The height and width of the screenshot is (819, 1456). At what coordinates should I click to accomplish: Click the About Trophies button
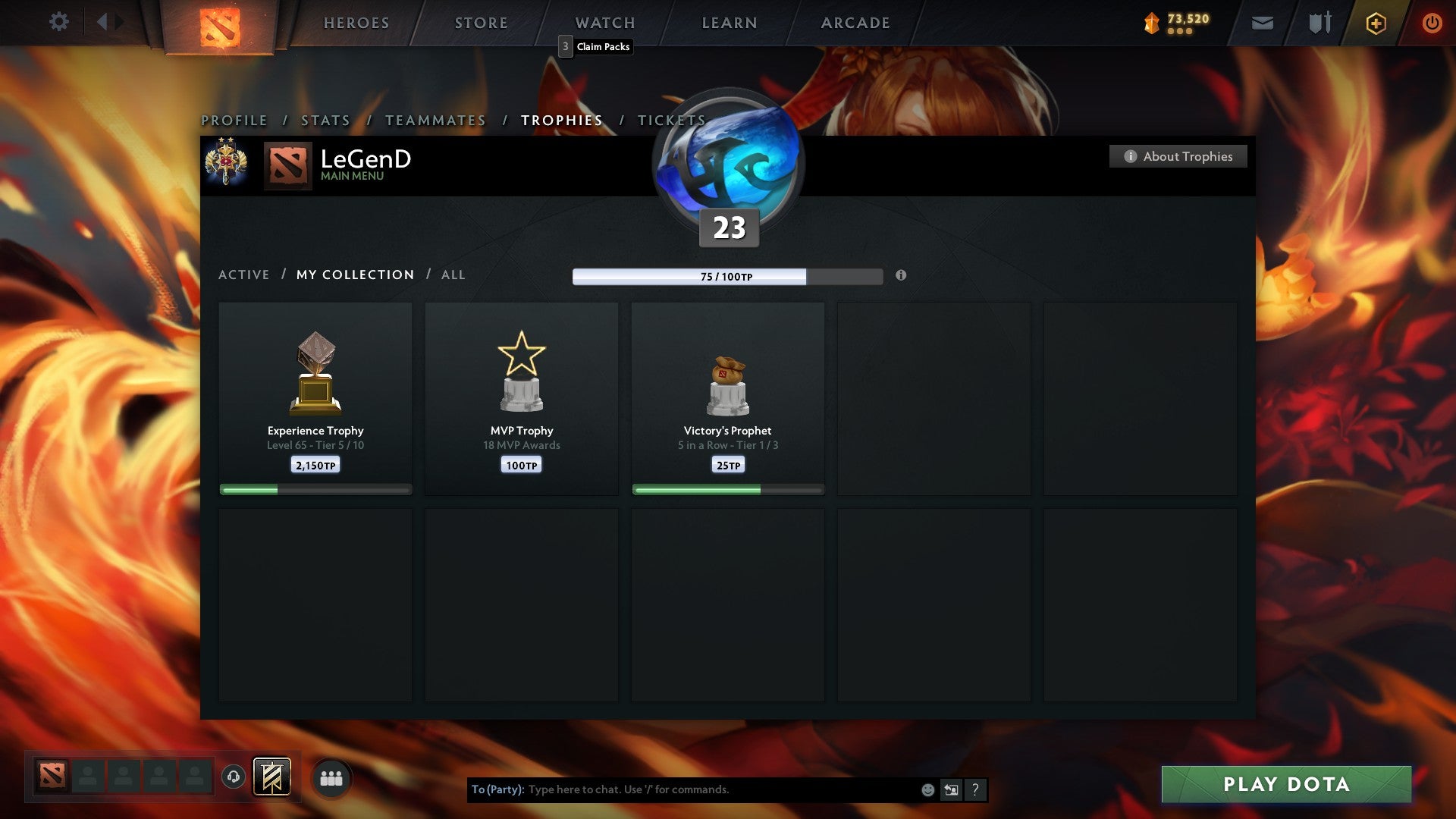coord(1178,156)
